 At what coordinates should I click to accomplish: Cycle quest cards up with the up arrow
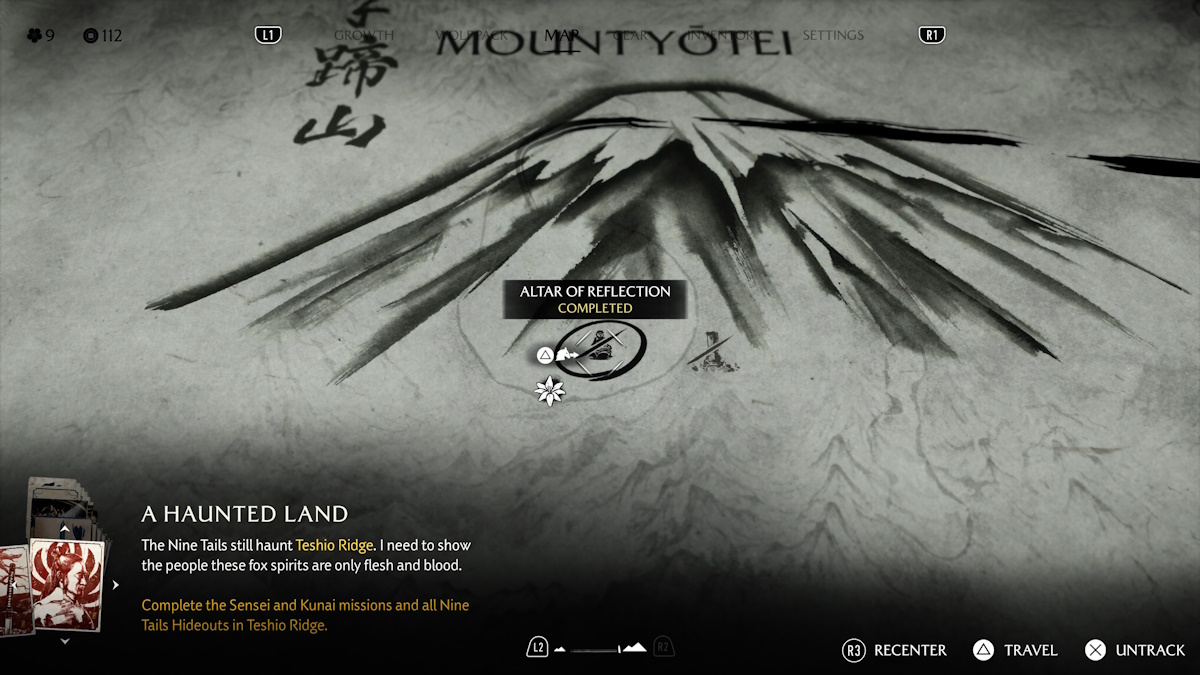[x=65, y=528]
